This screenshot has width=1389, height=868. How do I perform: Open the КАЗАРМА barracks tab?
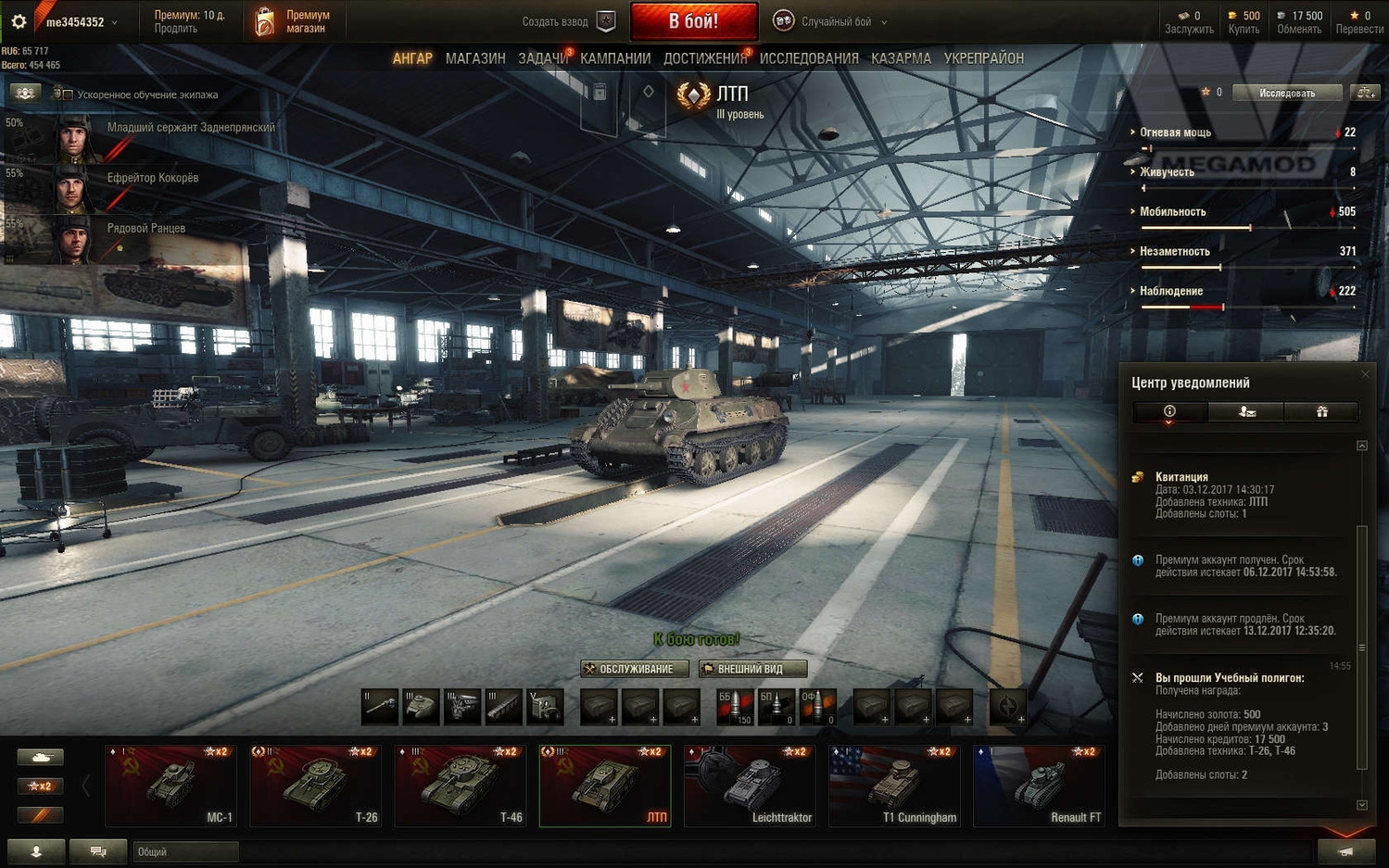901,58
